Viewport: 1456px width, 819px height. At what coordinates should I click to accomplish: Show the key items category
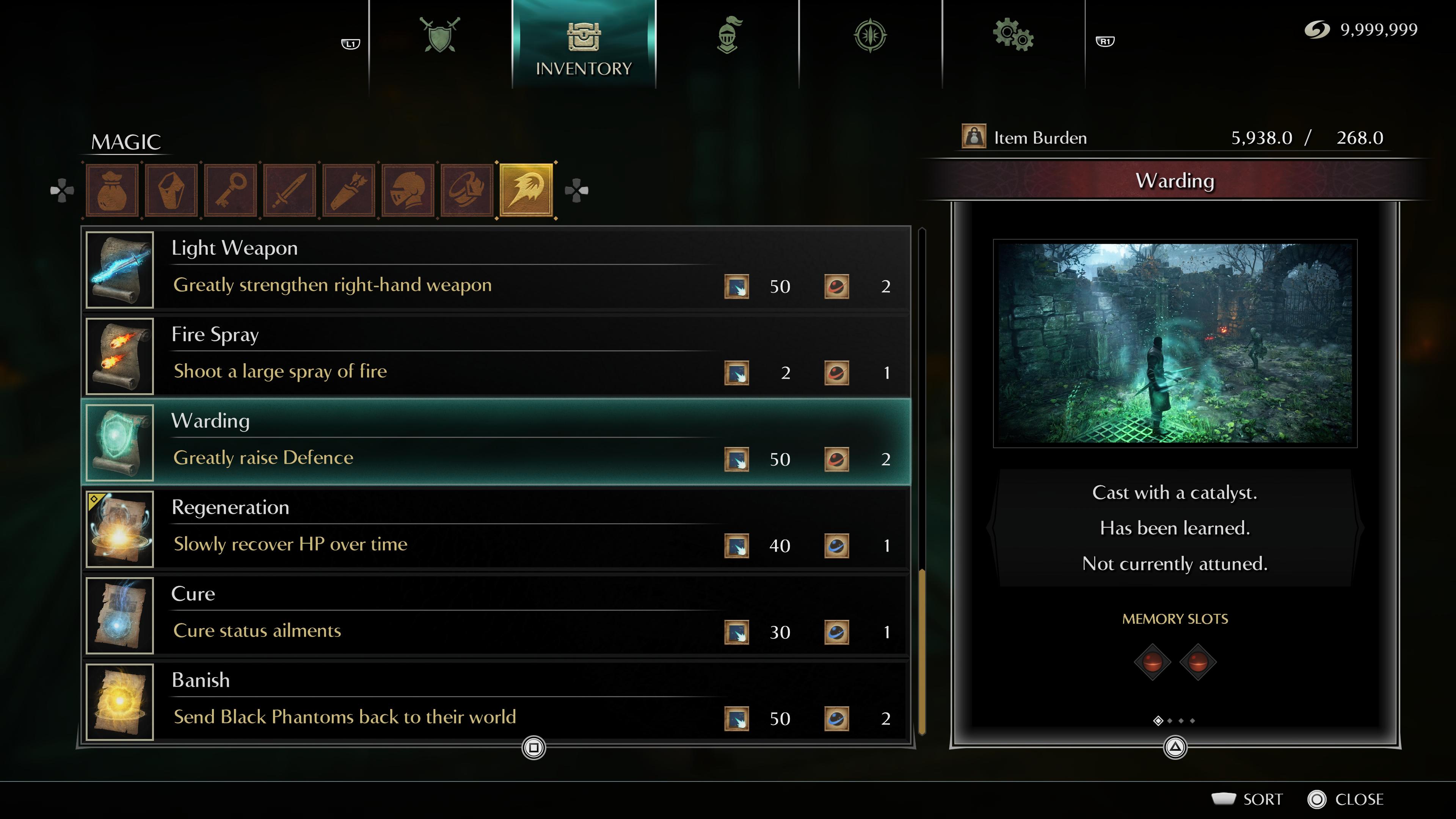click(231, 190)
